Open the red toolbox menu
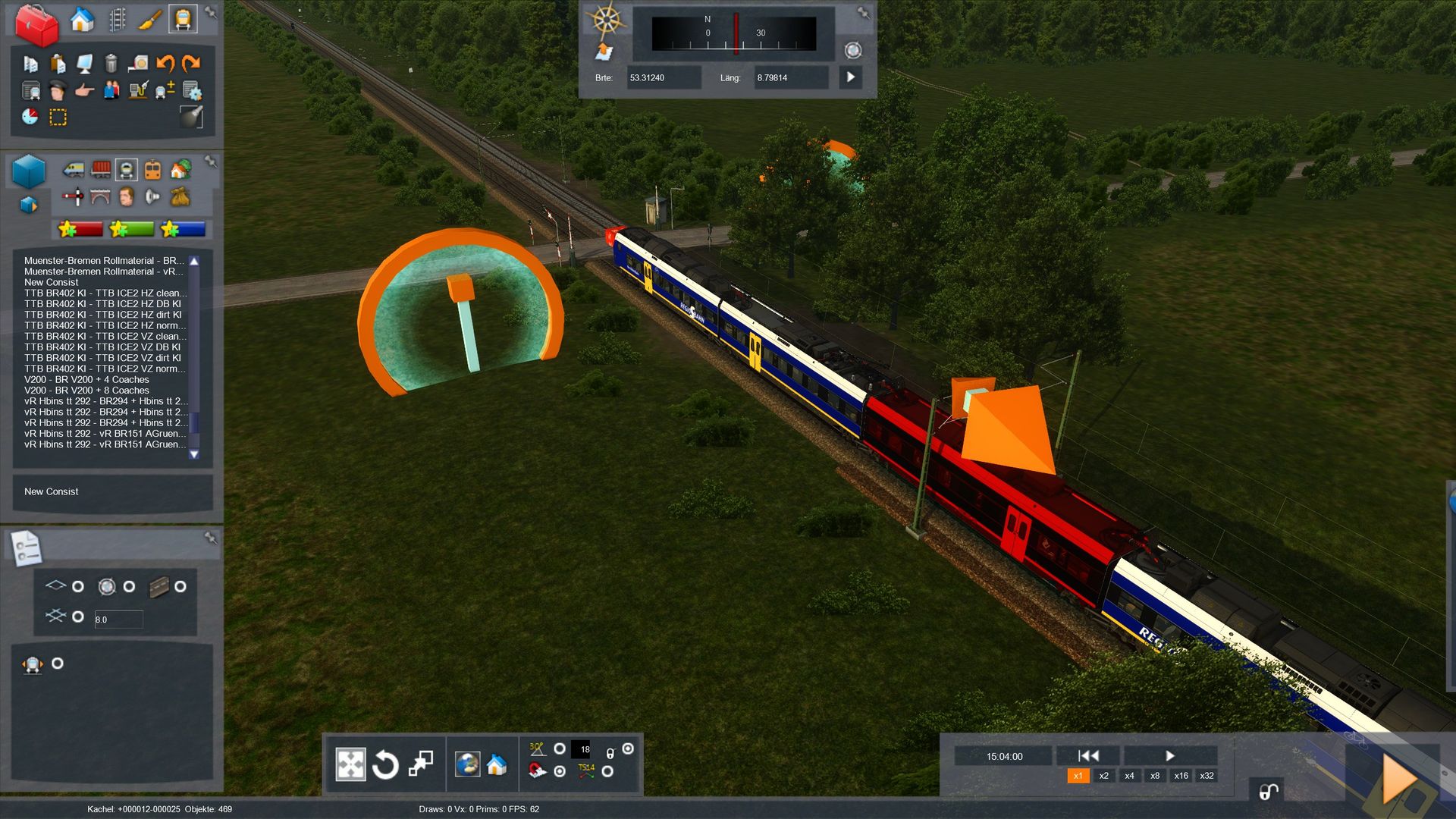The height and width of the screenshot is (819, 1456). pos(36,24)
